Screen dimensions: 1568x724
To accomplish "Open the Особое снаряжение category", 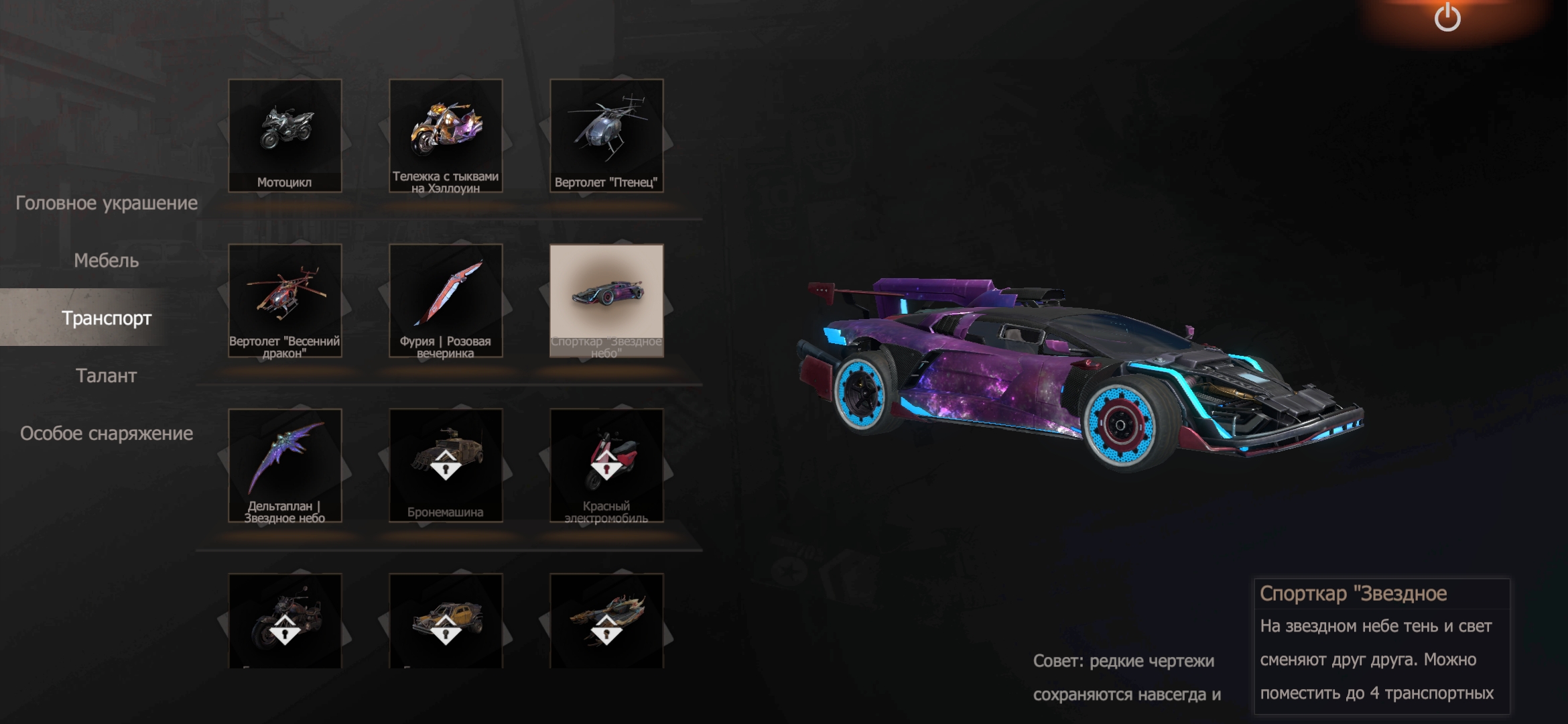I will click(x=107, y=434).
